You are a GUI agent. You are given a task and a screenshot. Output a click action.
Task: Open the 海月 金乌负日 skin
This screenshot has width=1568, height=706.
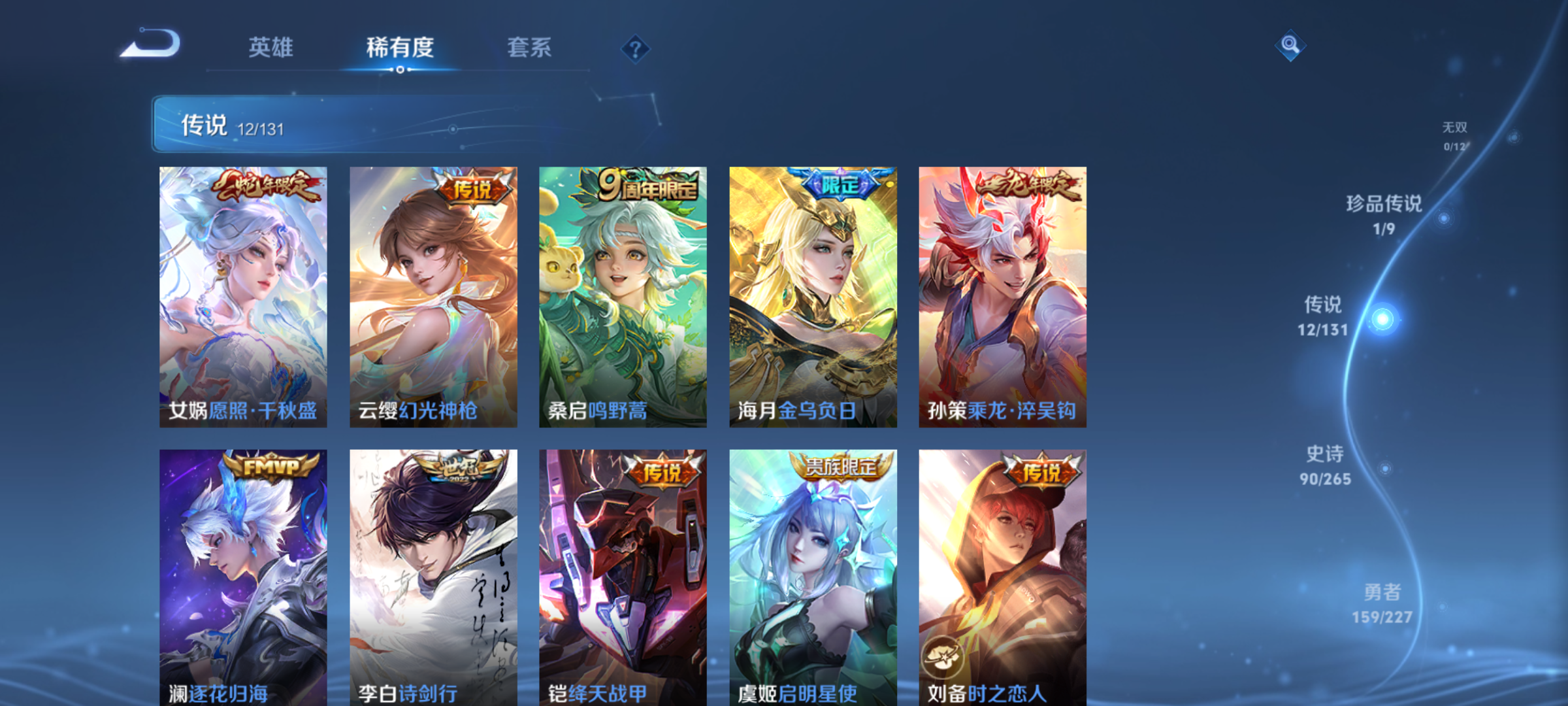pyautogui.click(x=812, y=297)
